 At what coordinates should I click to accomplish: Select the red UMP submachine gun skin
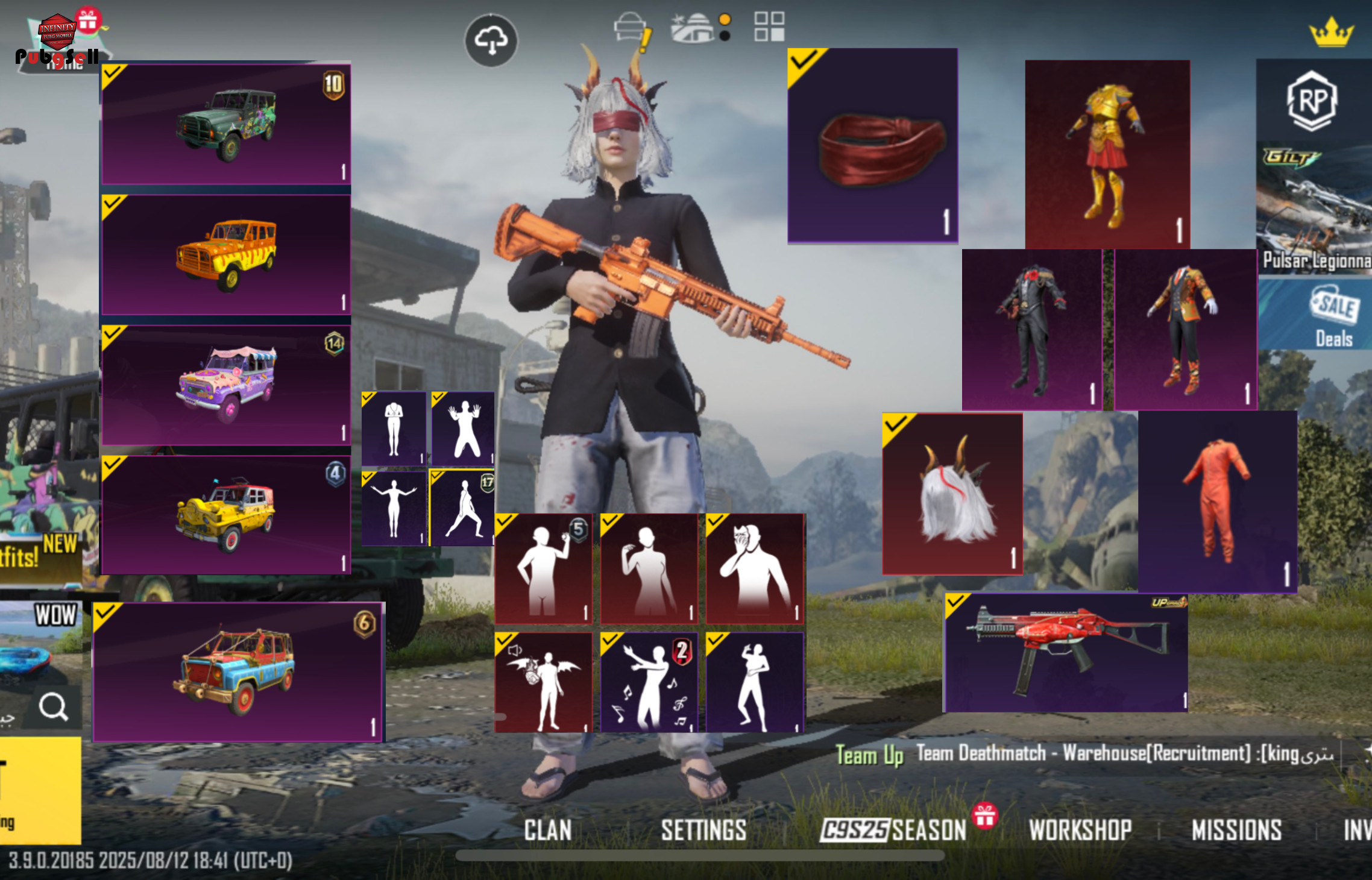1065,652
